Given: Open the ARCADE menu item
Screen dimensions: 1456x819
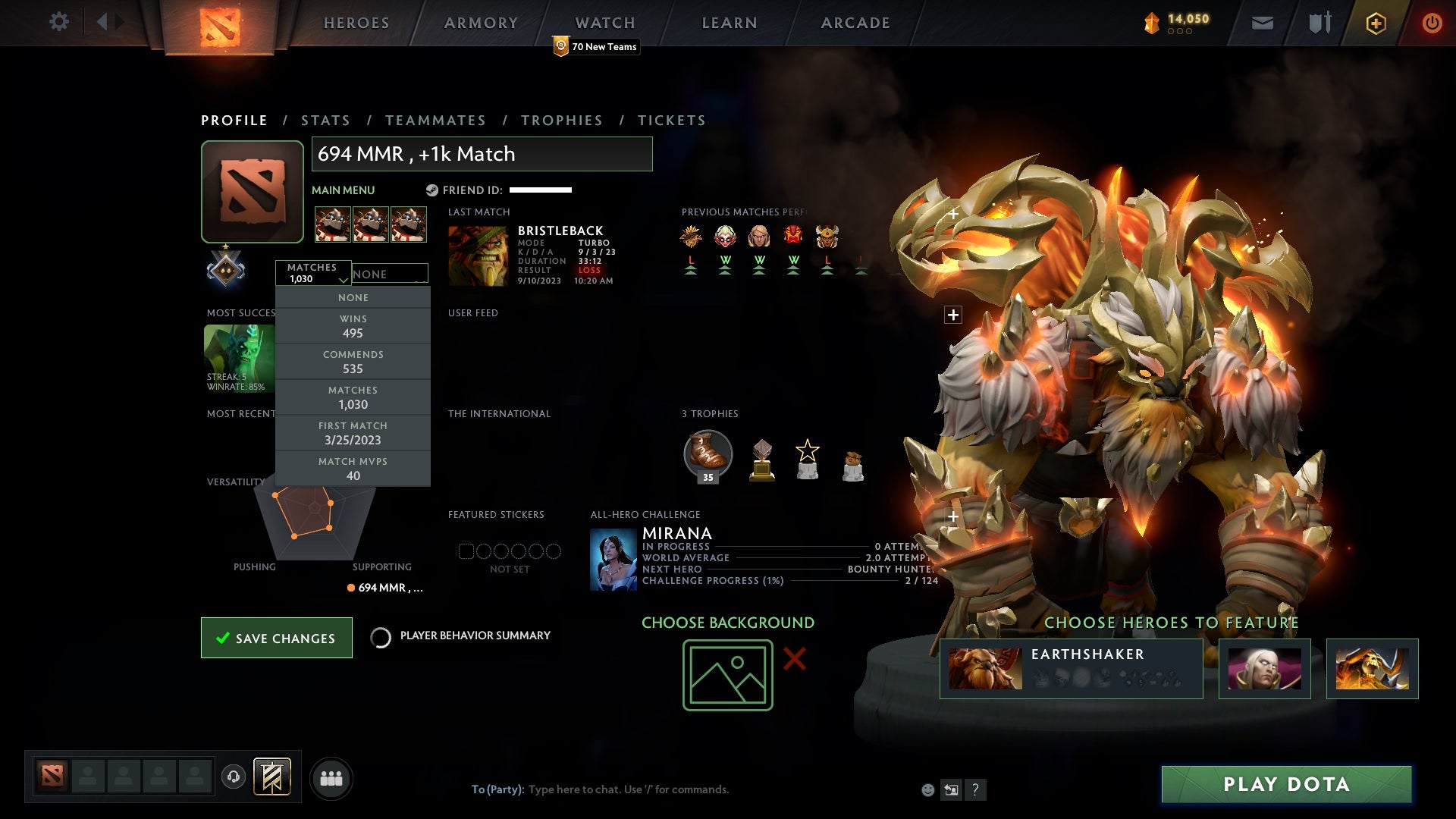Looking at the screenshot, I should coord(855,23).
